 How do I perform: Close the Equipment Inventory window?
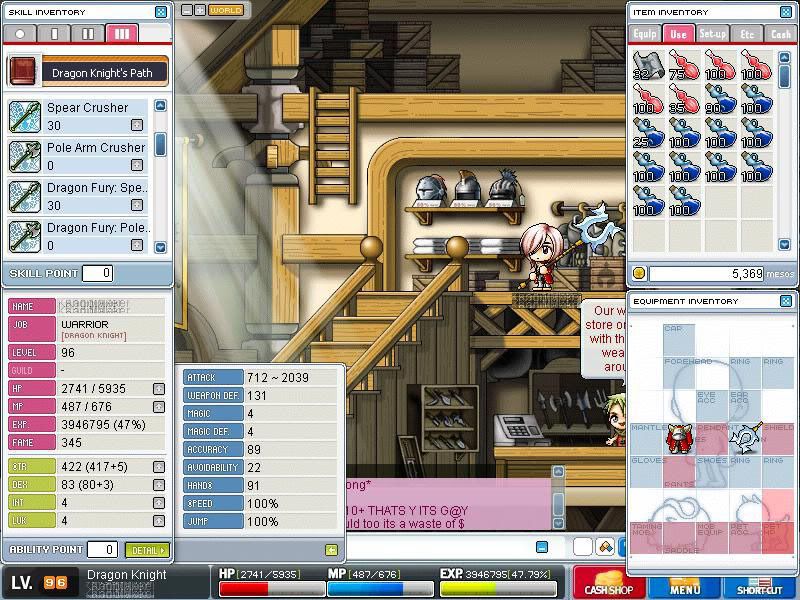coord(785,300)
